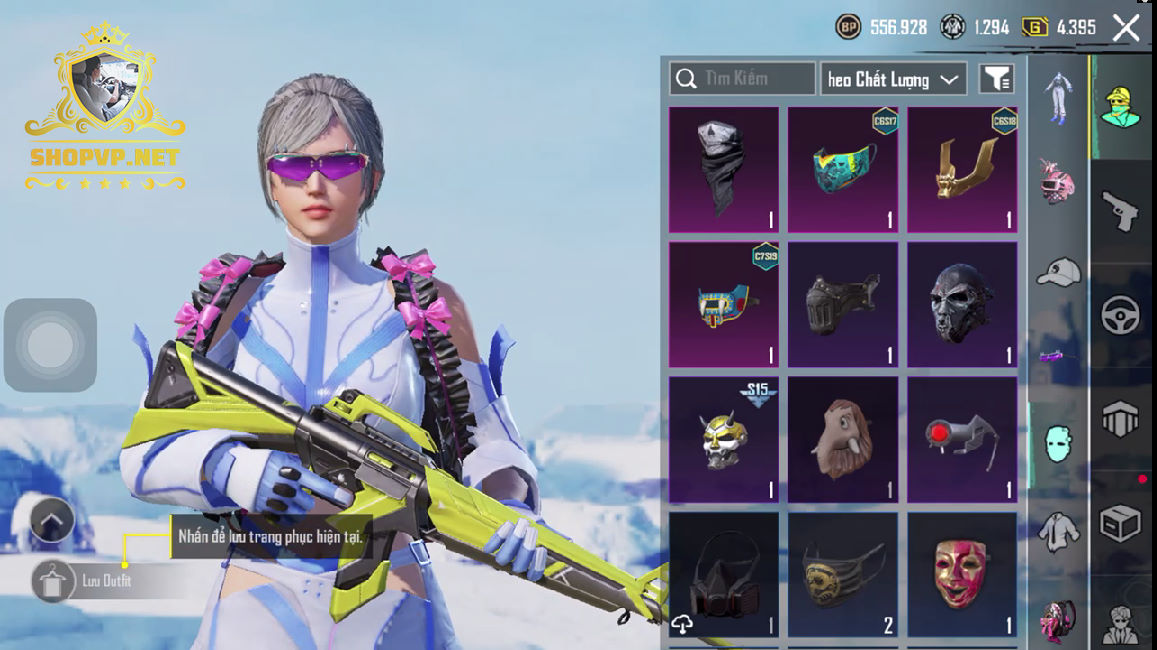Pick the gold skull S15 mask
The width and height of the screenshot is (1157, 650).
724,439
